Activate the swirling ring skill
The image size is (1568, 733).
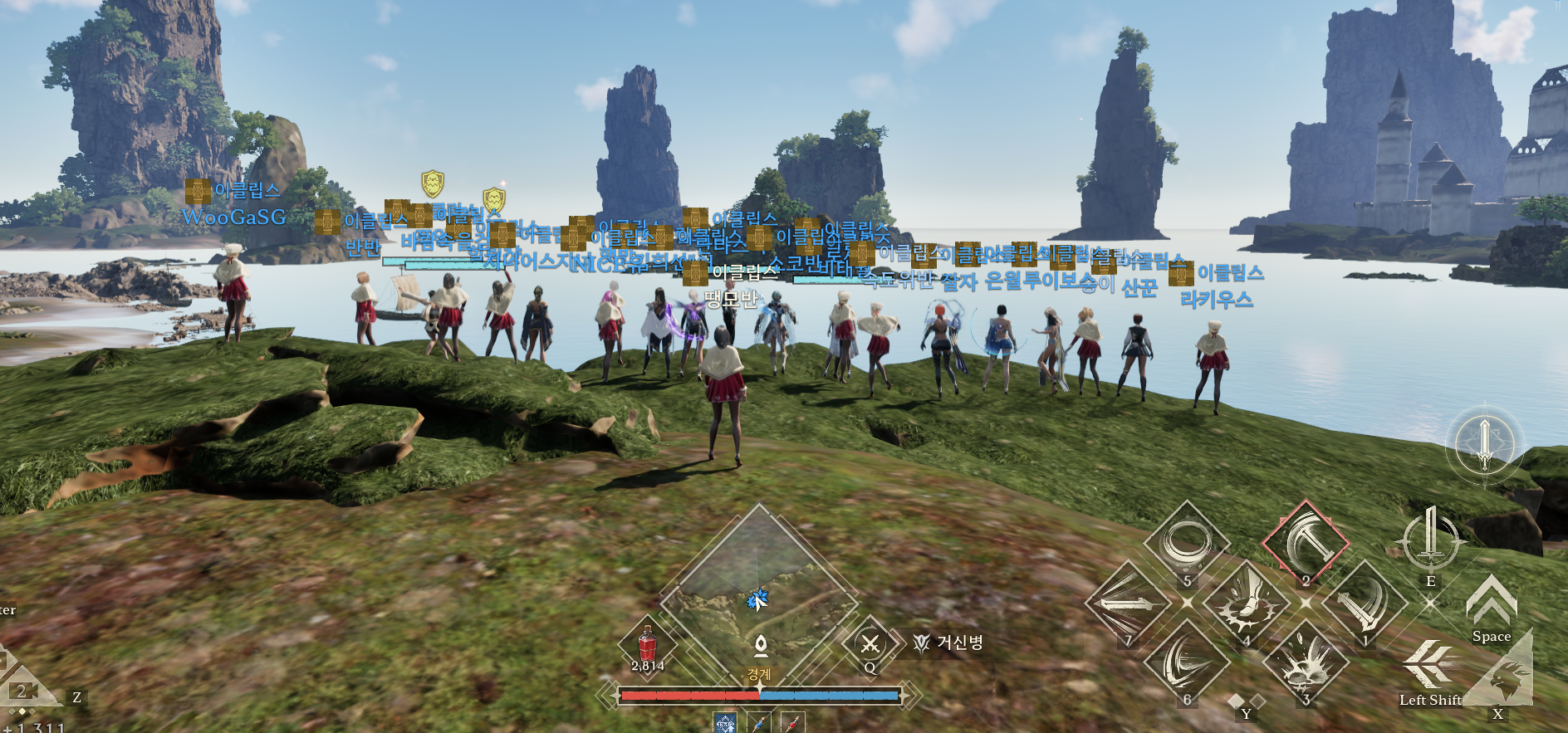tap(1186, 544)
